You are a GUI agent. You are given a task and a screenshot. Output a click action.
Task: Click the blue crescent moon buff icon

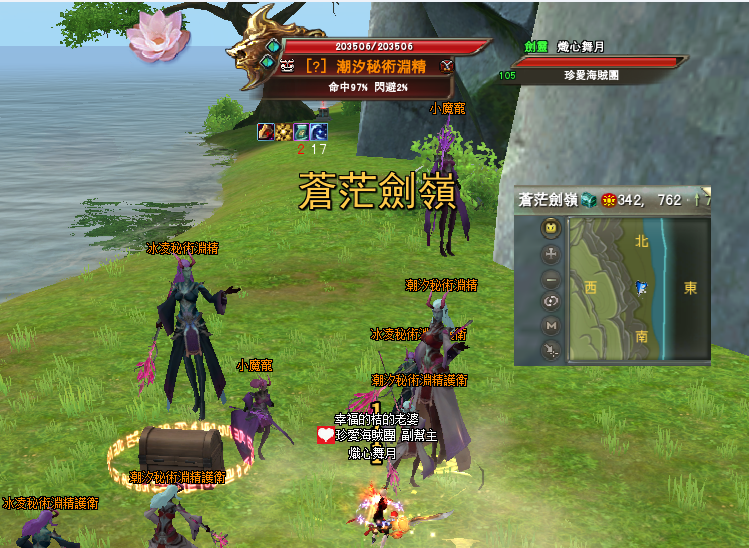318,132
